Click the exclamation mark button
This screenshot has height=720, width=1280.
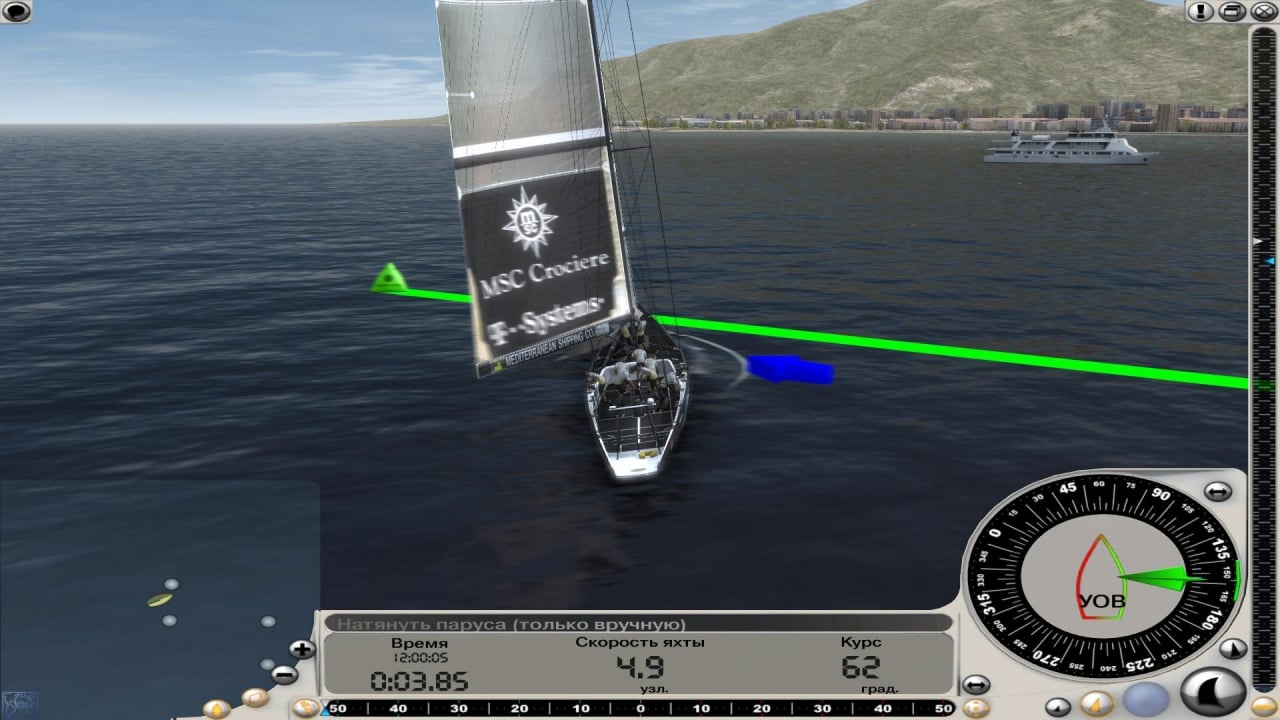pyautogui.click(x=1200, y=11)
